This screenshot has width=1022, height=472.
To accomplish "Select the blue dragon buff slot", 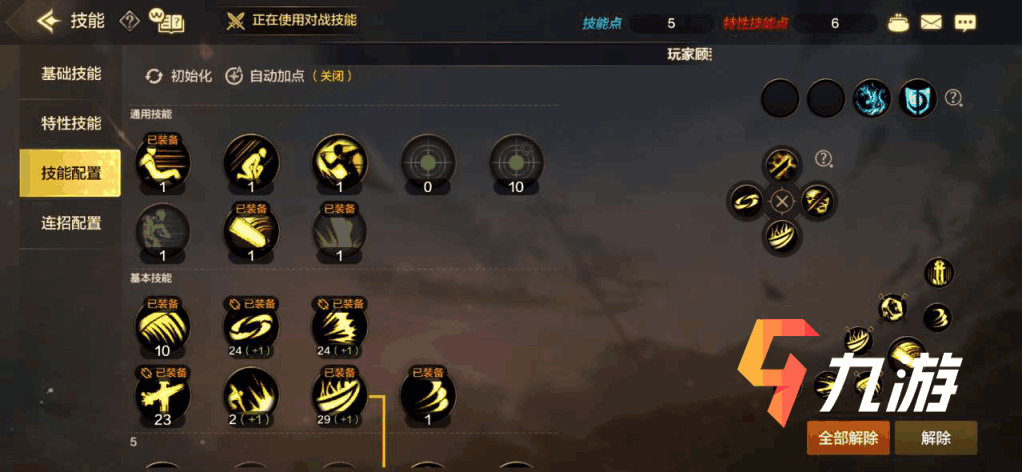I will pos(871,98).
